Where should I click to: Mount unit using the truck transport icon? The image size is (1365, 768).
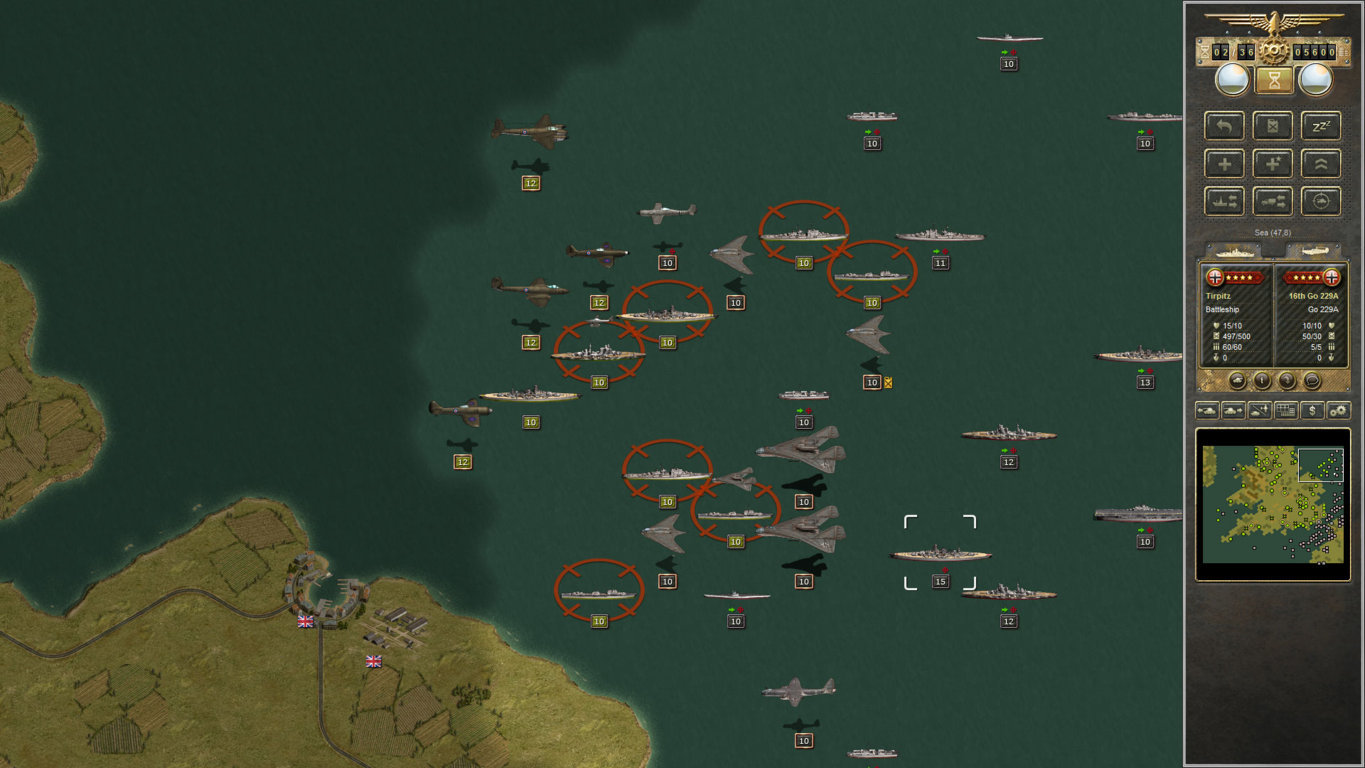[1273, 200]
